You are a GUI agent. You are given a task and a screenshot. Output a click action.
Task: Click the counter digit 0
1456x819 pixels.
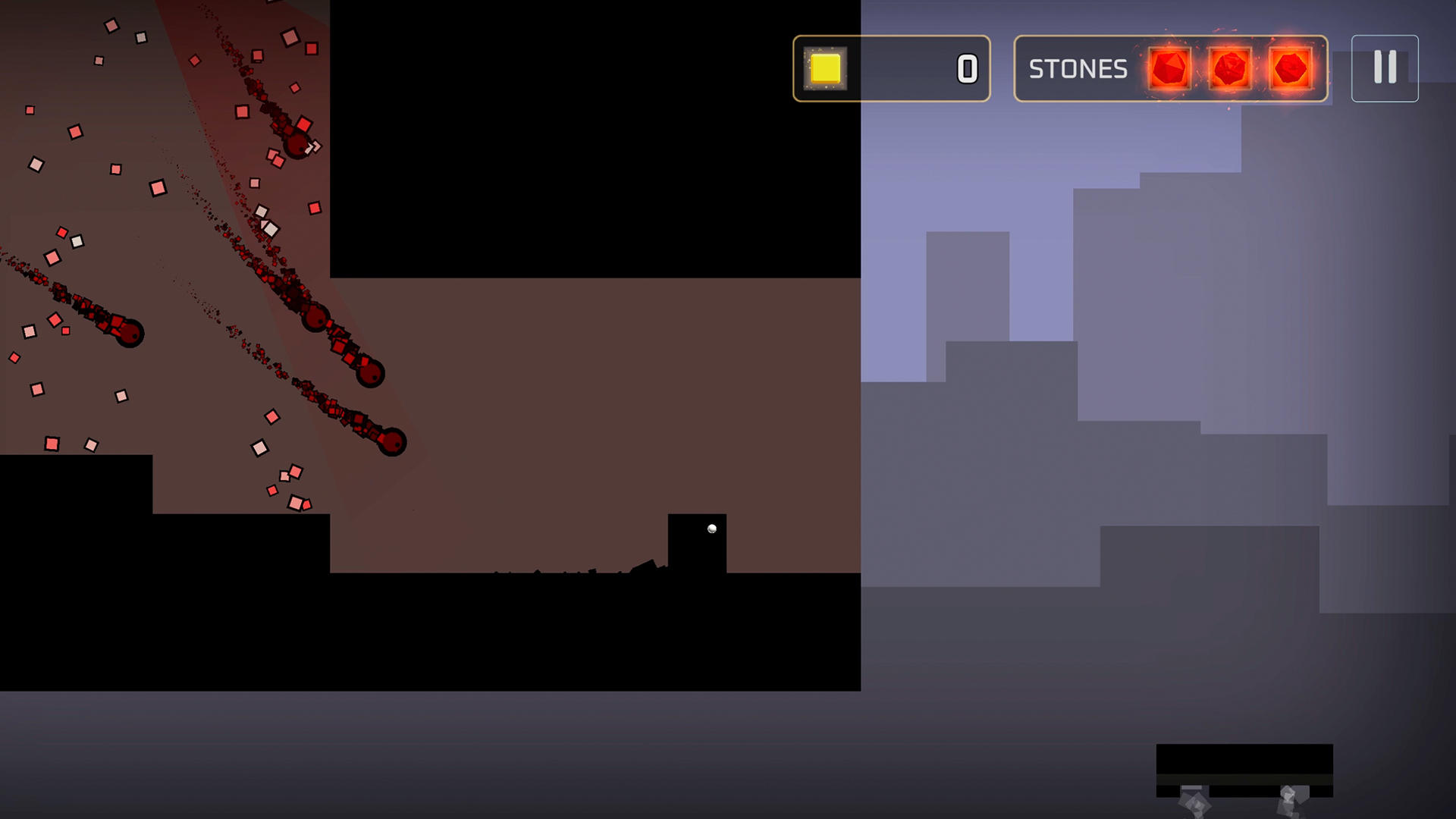coord(966,70)
